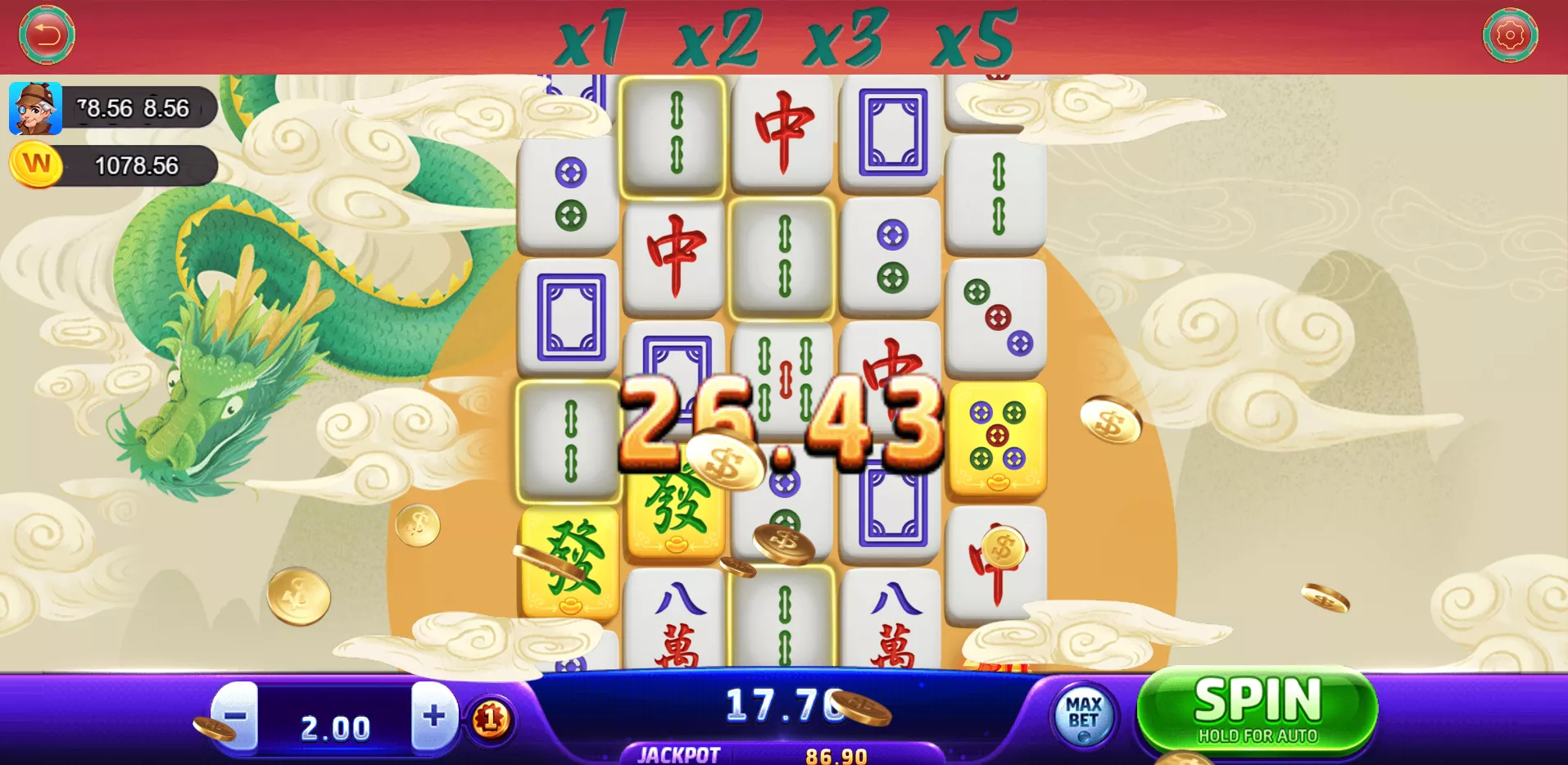
Task: Tap the x5 multiplier label
Action: [976, 38]
